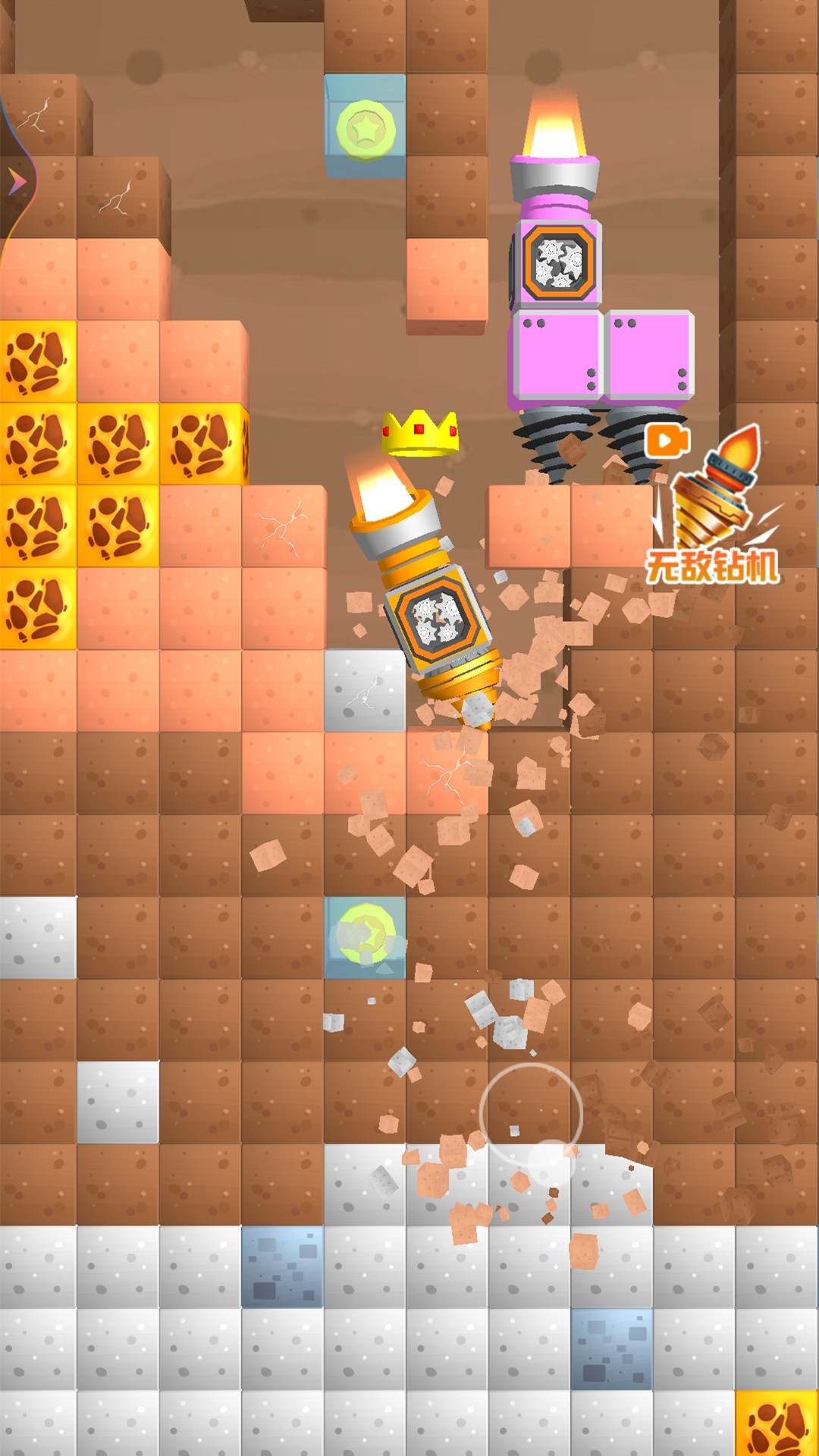
Task: Expand the side panel arrow tab
Action: [x=17, y=181]
